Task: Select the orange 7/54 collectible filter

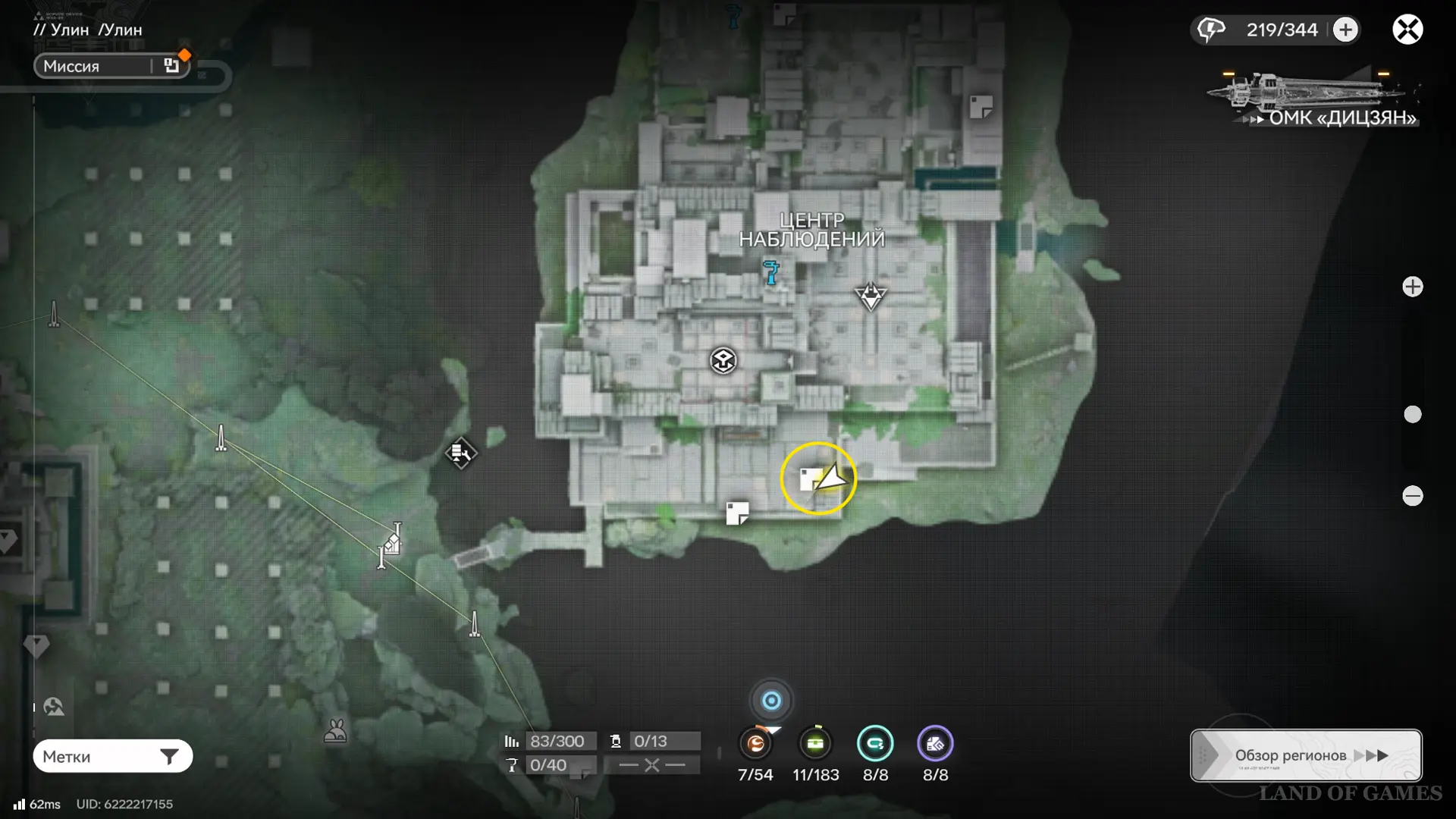Action: (755, 744)
